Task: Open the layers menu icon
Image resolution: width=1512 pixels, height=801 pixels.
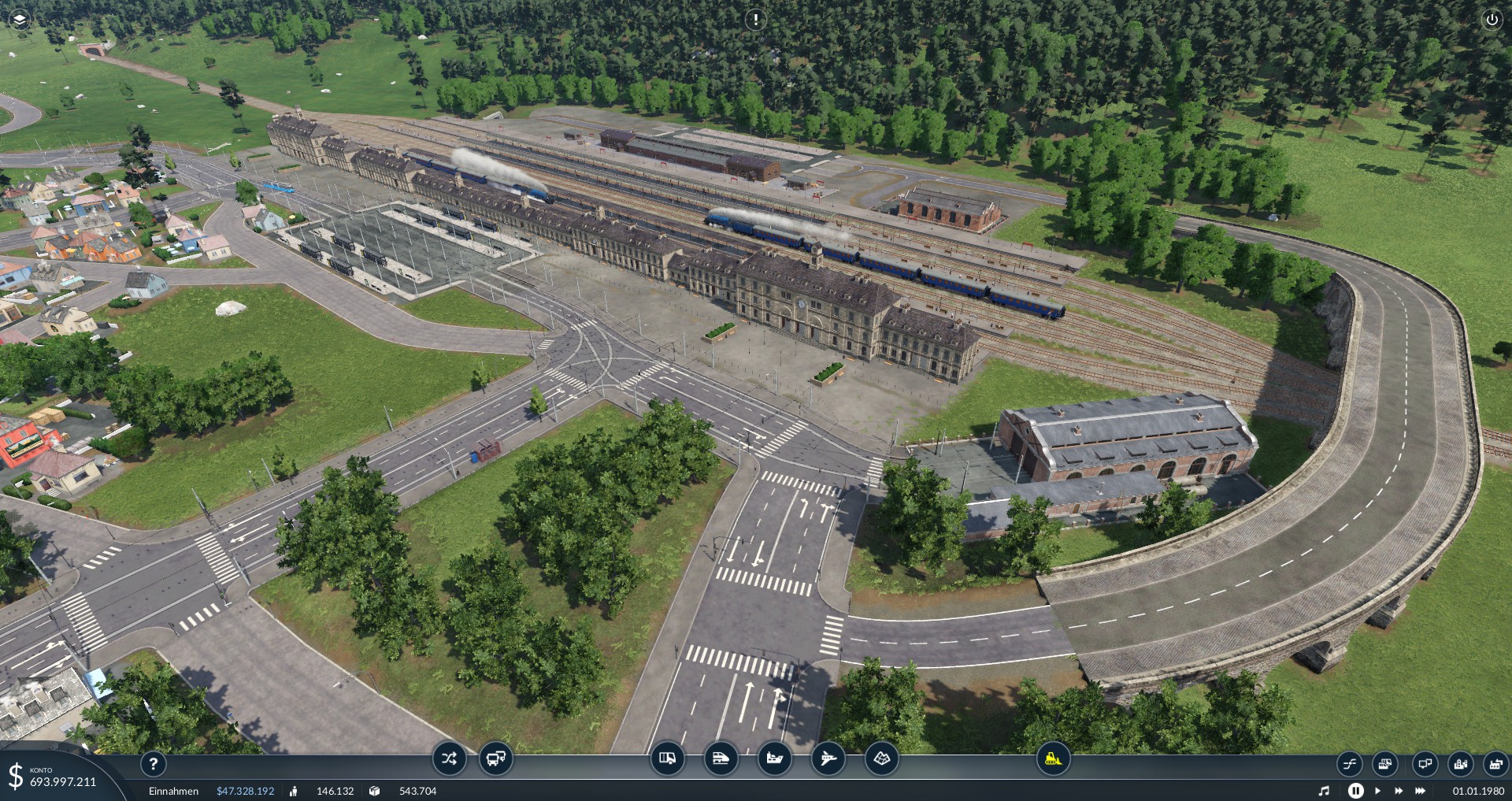Action: pyautogui.click(x=19, y=19)
